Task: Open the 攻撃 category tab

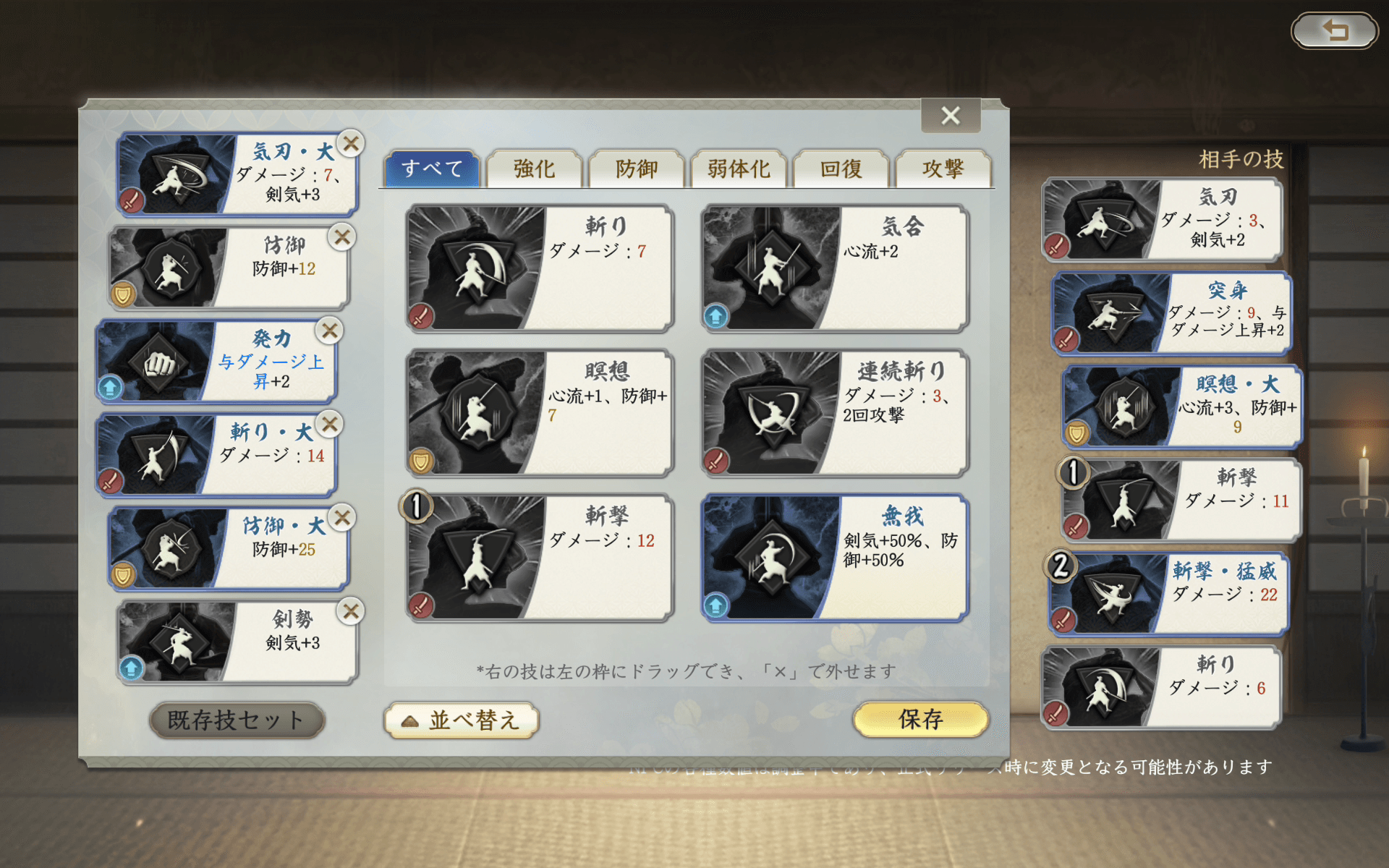Action: 944,169
